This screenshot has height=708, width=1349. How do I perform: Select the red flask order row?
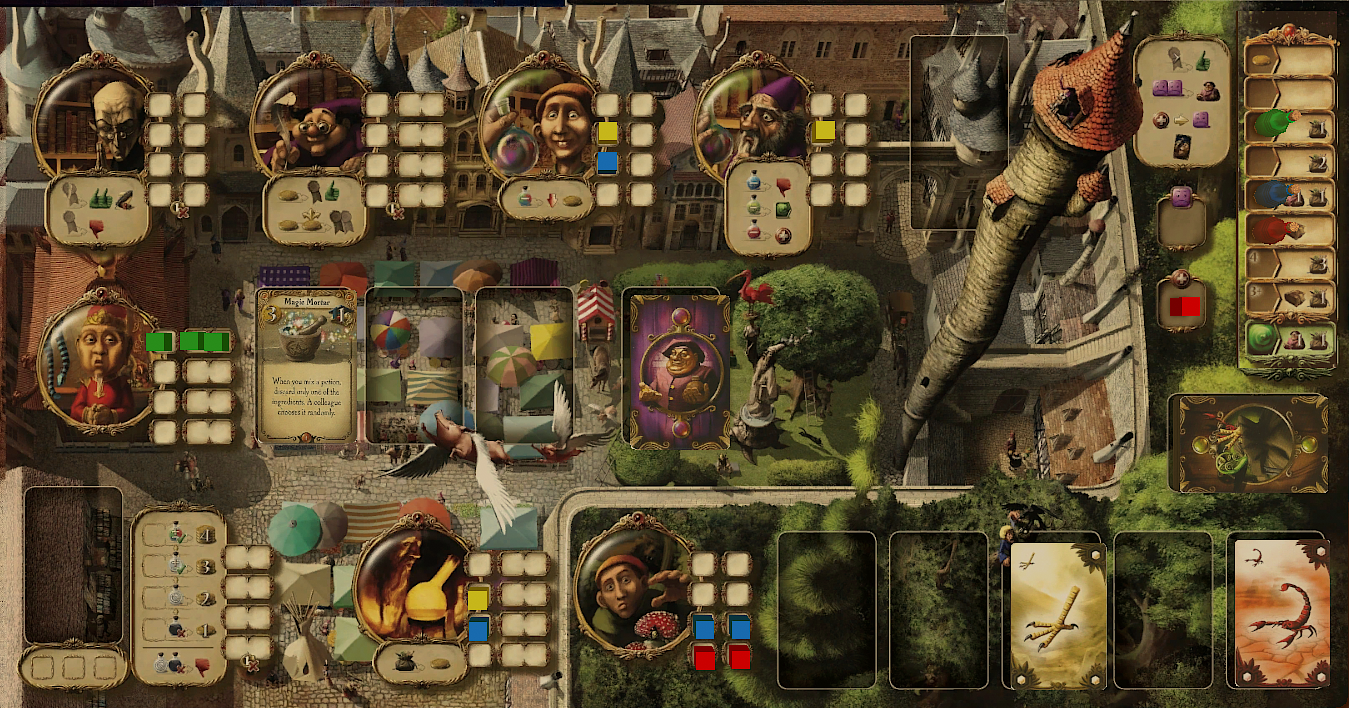tap(1290, 230)
